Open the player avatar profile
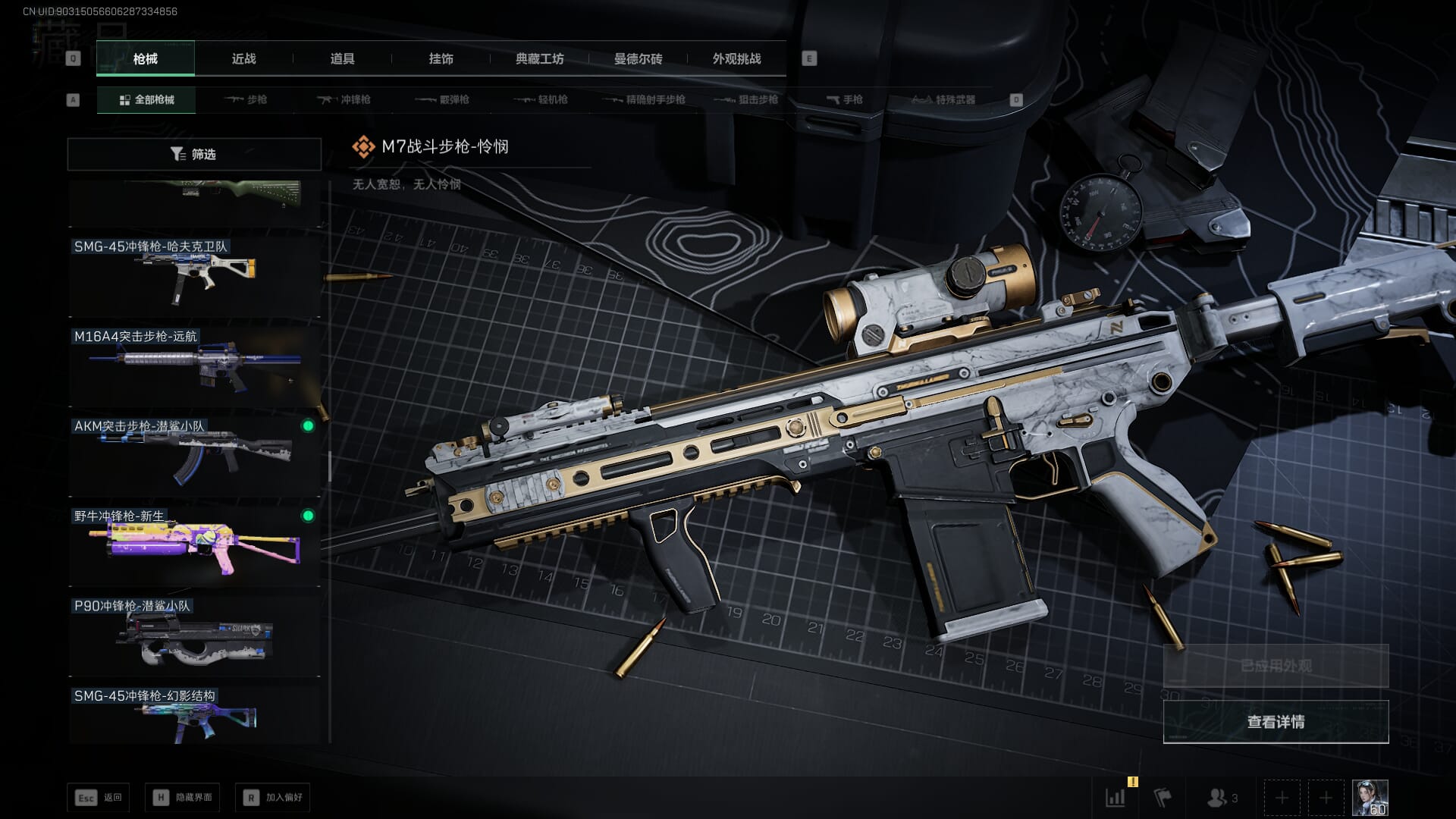 click(1370, 798)
